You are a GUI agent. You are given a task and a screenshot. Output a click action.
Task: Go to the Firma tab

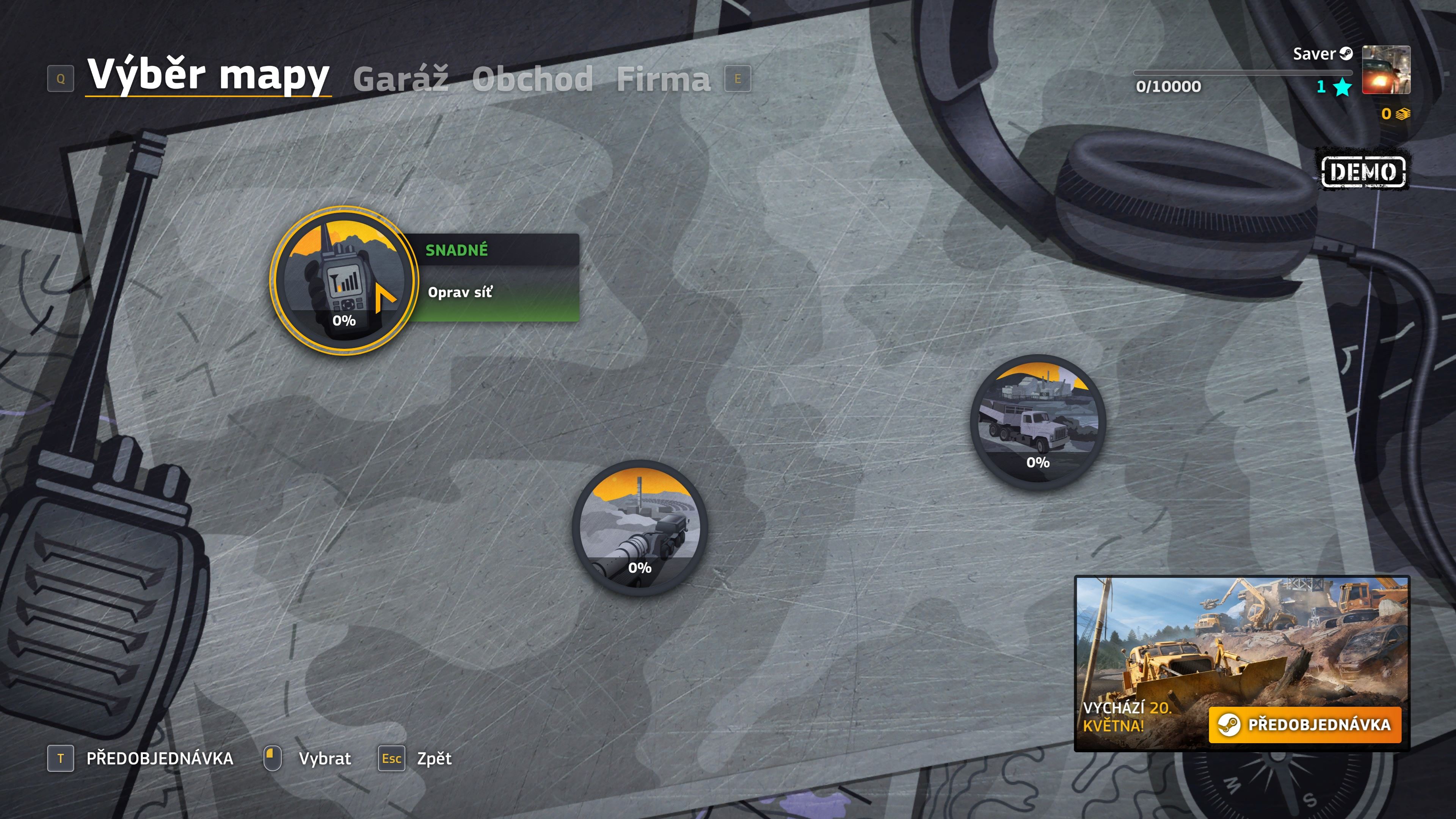click(663, 78)
